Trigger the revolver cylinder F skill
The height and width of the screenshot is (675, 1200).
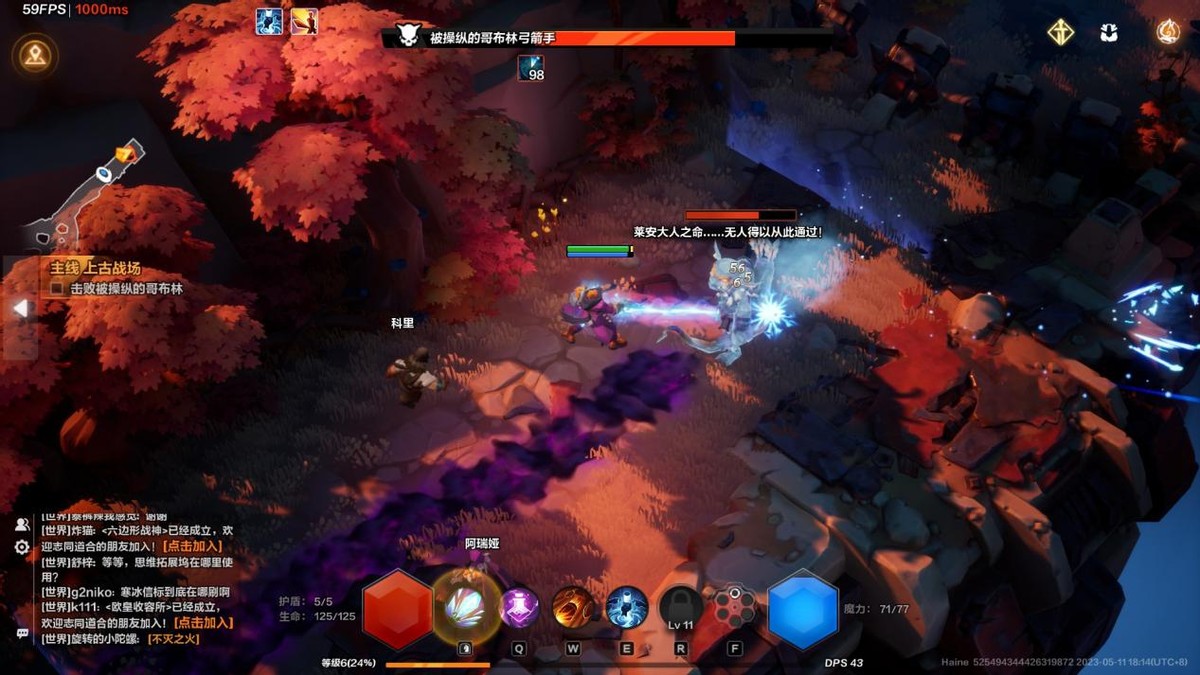pos(735,607)
